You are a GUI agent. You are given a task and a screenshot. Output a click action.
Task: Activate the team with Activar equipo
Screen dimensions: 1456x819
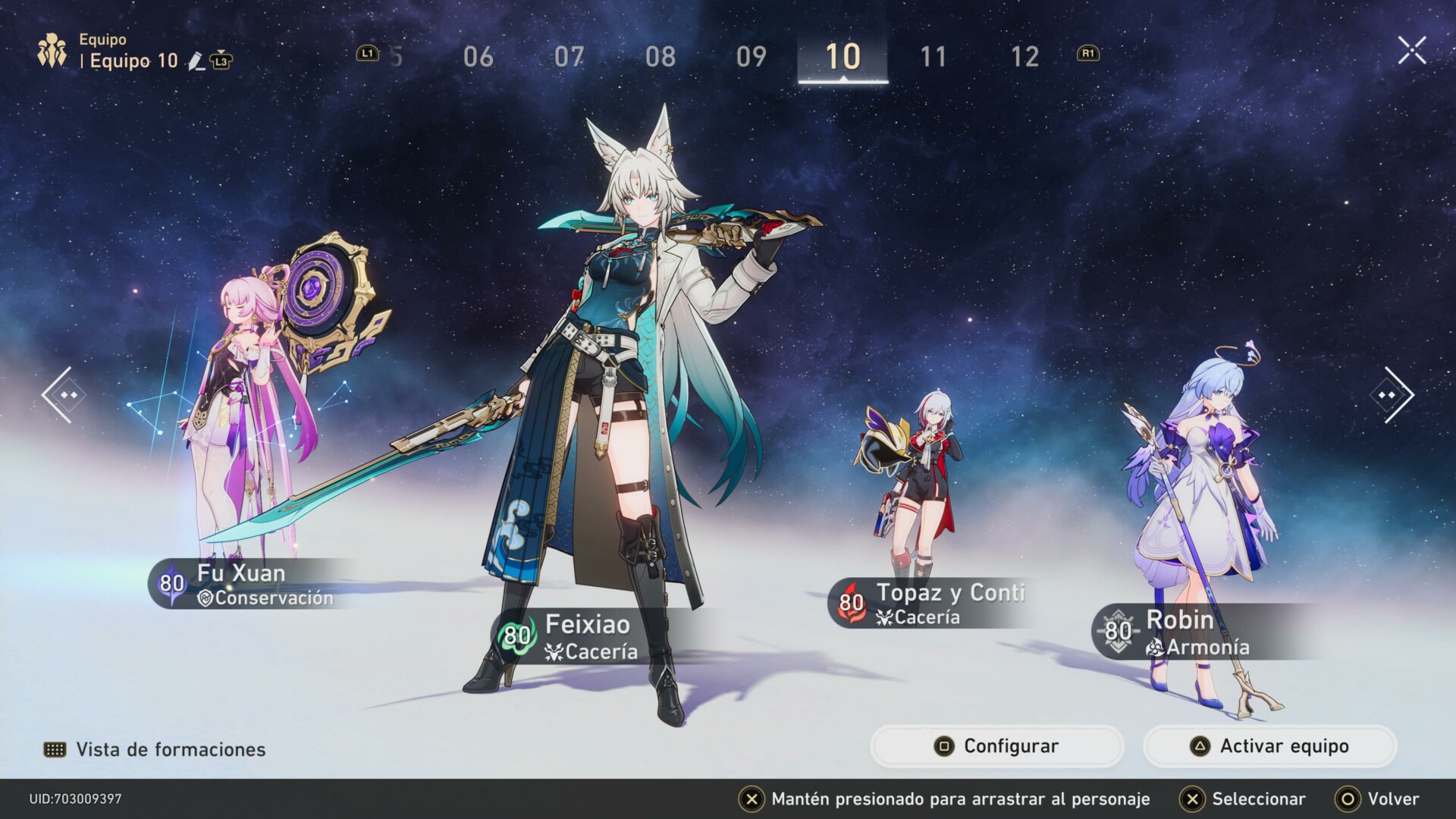(1269, 746)
